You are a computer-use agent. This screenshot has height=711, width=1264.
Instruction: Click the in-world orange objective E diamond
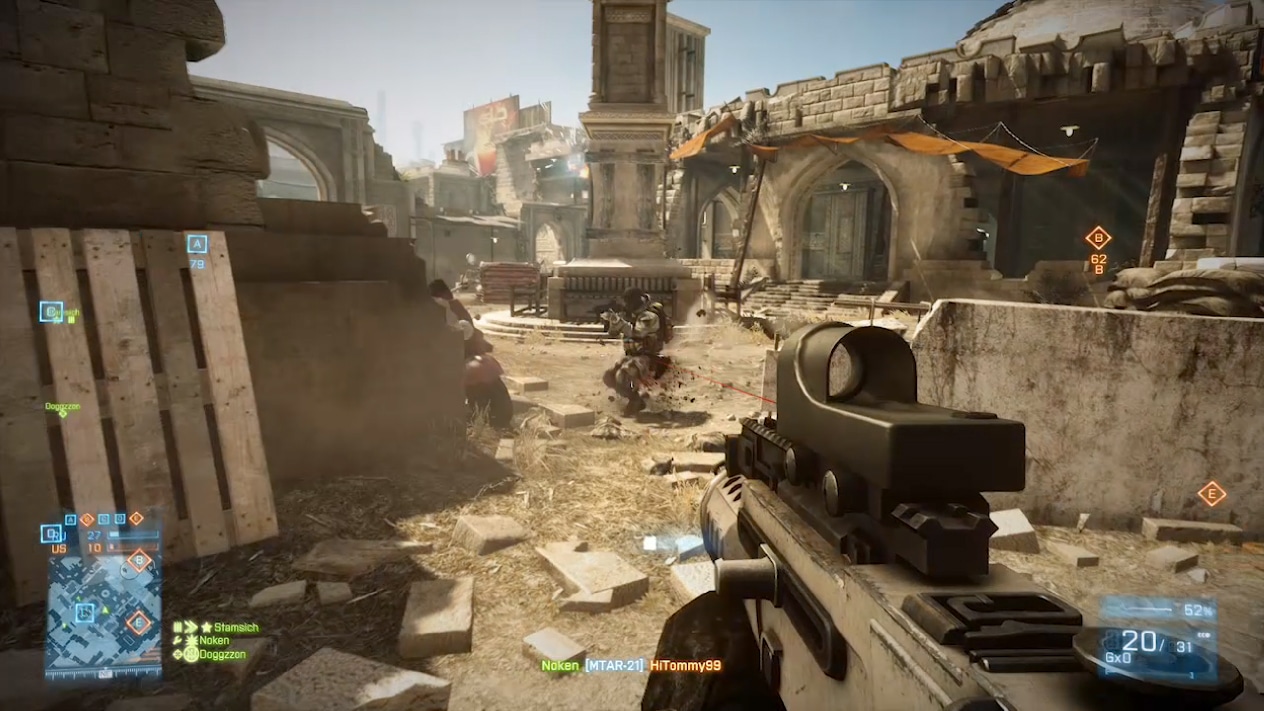pos(1211,493)
